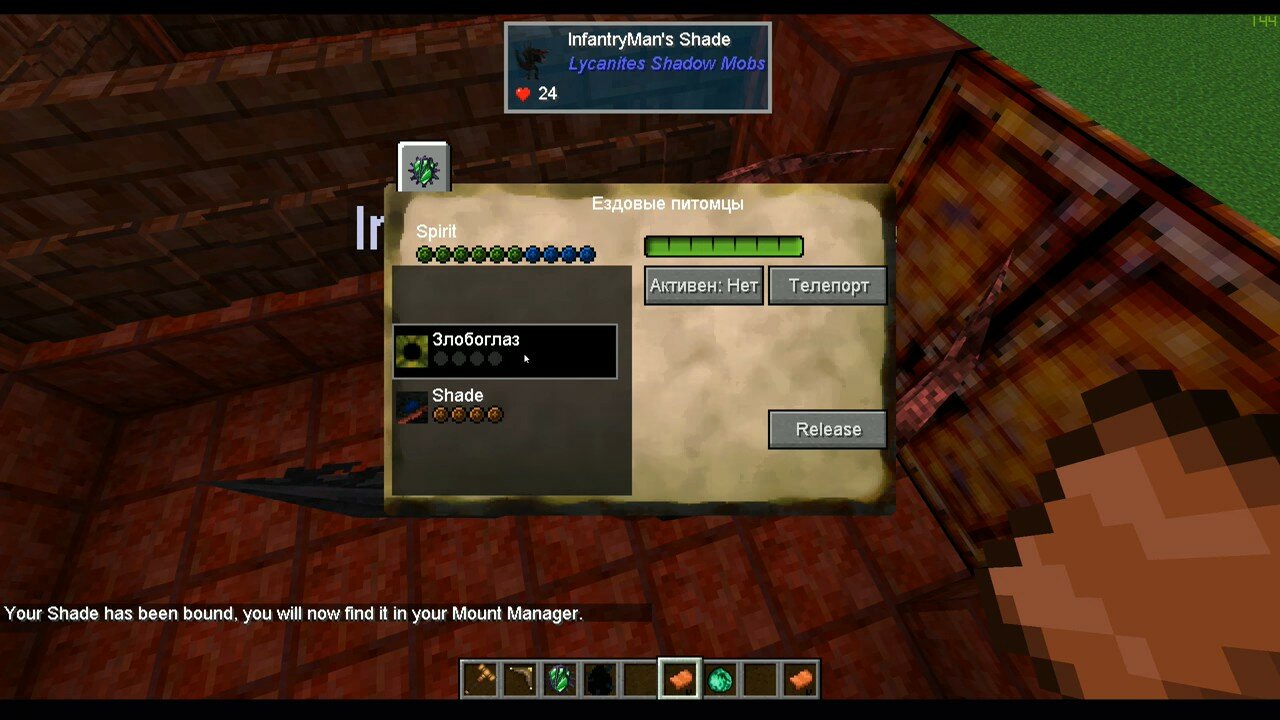
Task: Open the soulstone tab above the panel
Action: [424, 168]
